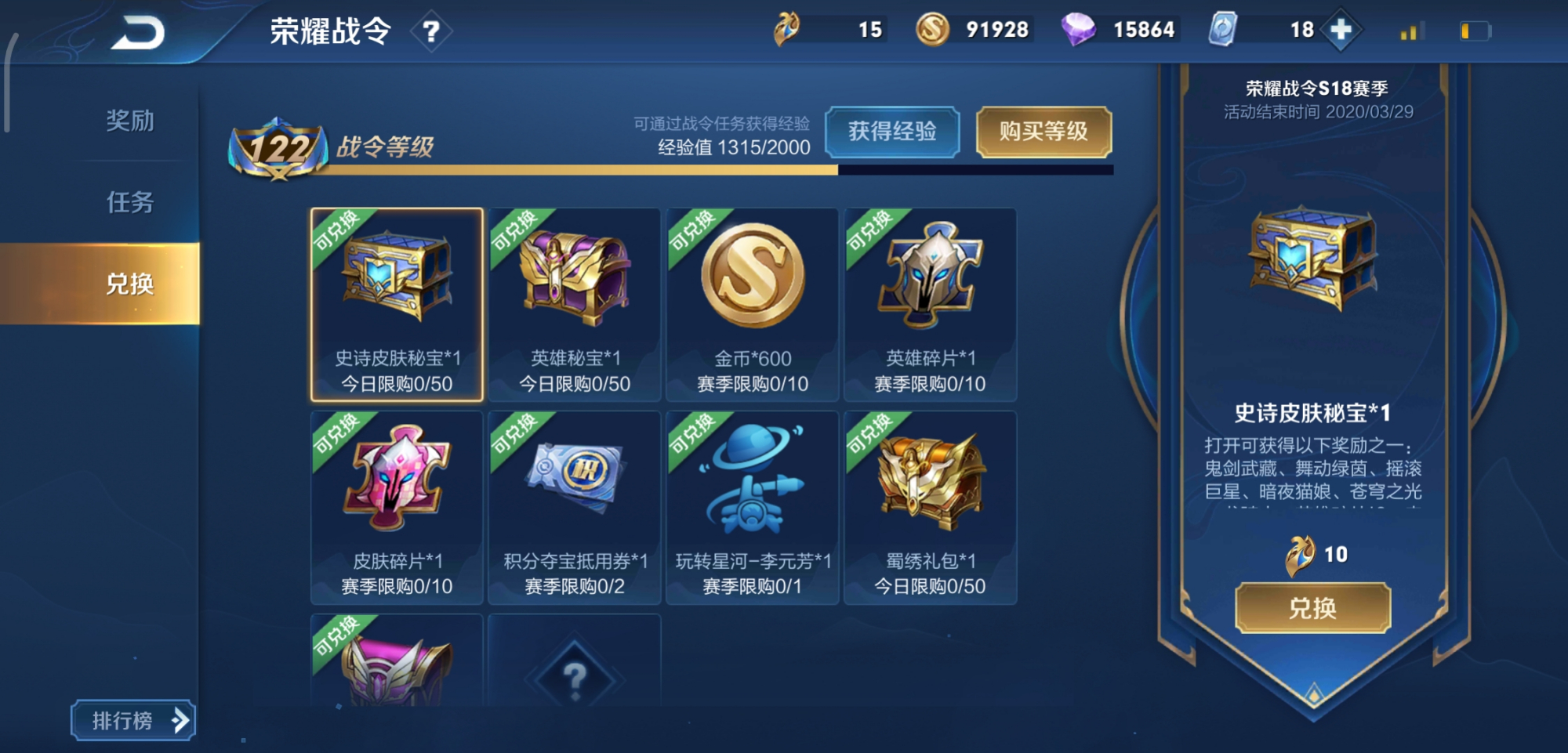Select the 蜀绣礼包 golden chest item
The image size is (1568, 753).
point(931,505)
